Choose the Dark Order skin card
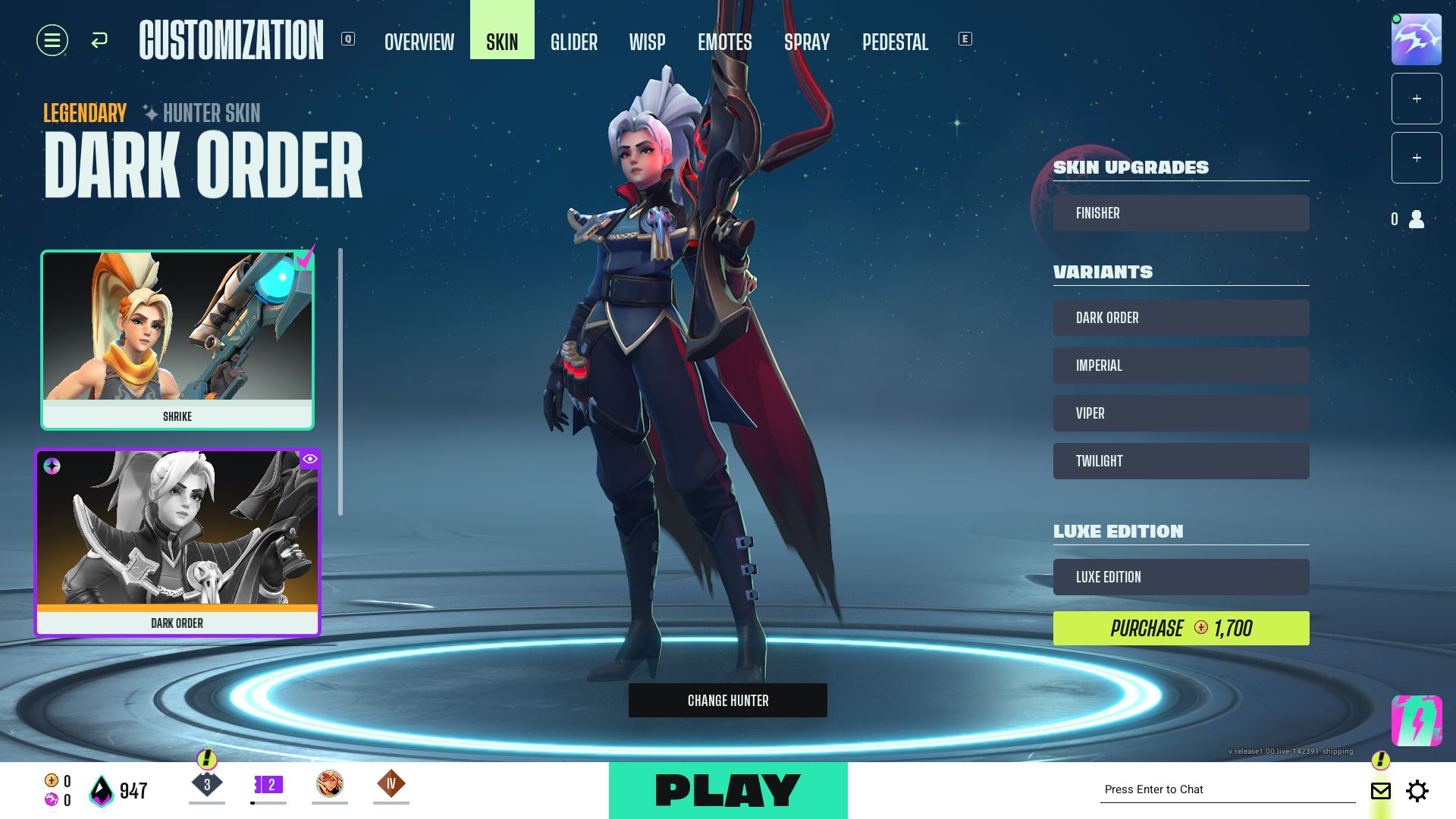The height and width of the screenshot is (819, 1456). (x=177, y=542)
